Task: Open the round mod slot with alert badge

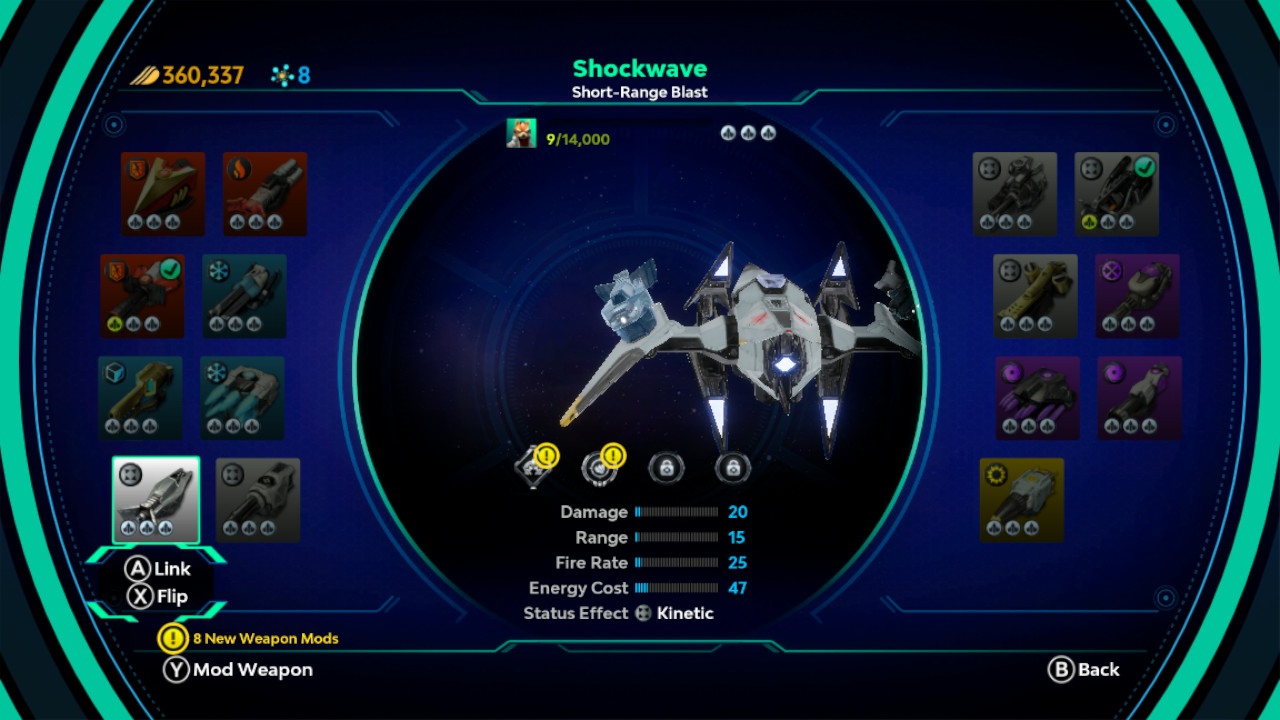Action: click(600, 466)
